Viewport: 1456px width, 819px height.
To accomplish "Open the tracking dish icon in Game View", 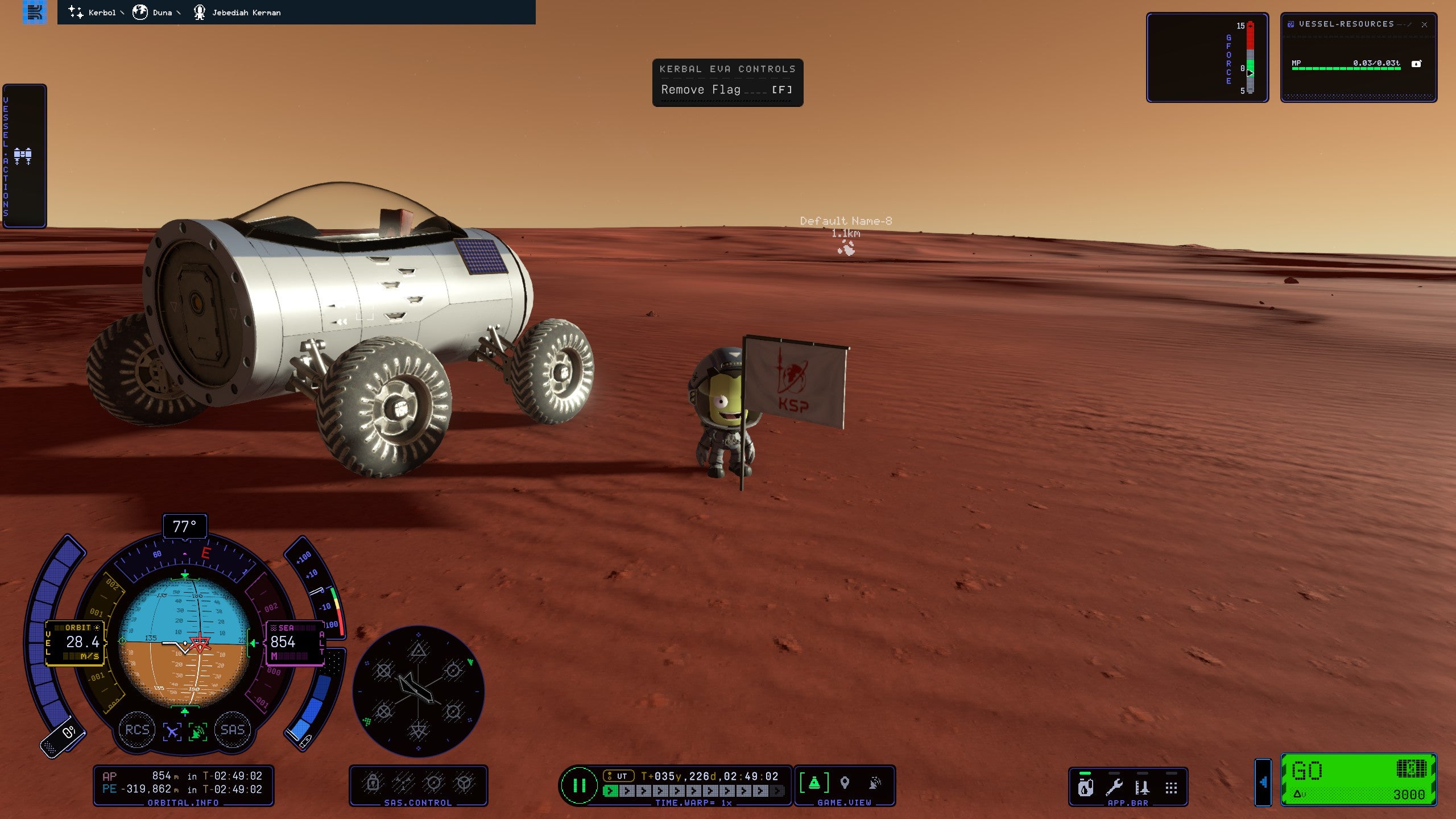I will 875,783.
